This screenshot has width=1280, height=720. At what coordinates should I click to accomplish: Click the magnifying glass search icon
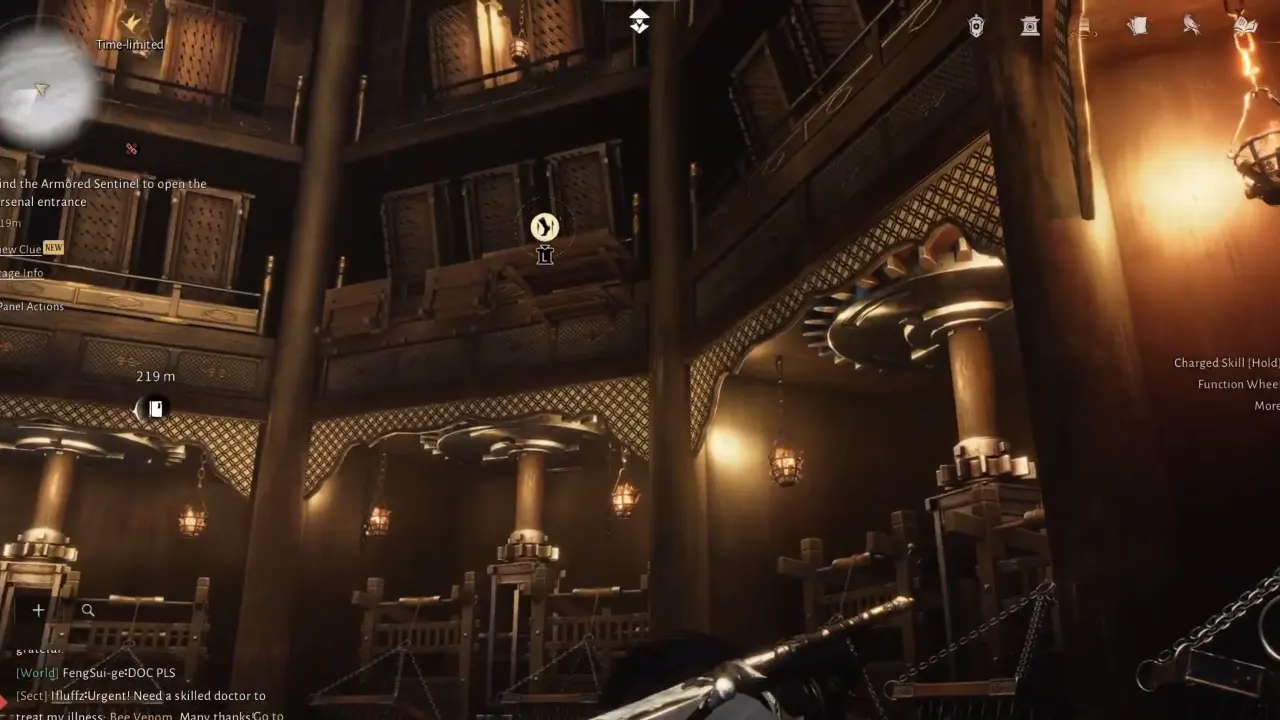[88, 610]
